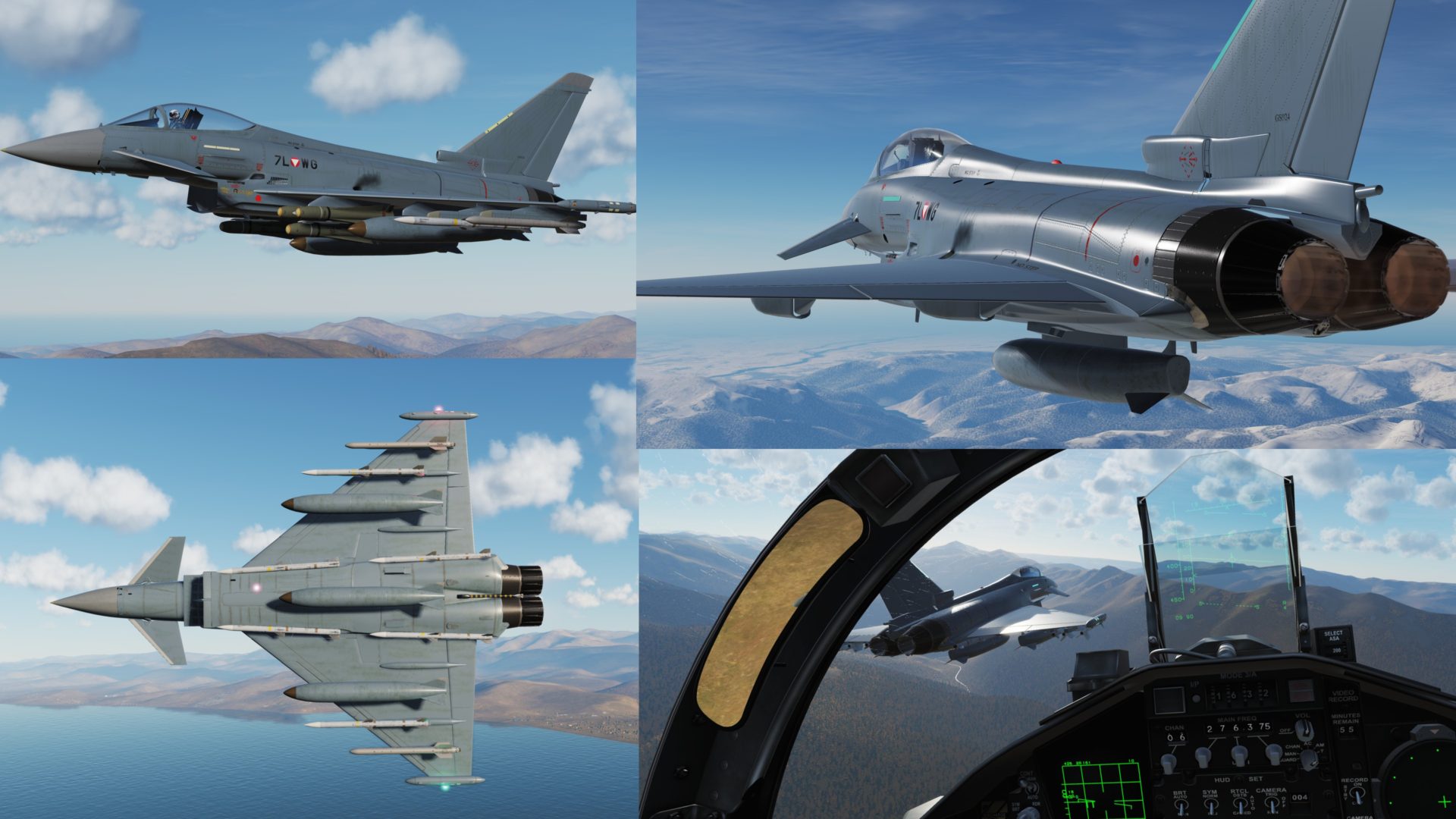This screenshot has width=1456, height=819.
Task: Adjust the RTCL reticle knob
Action: tap(1241, 805)
